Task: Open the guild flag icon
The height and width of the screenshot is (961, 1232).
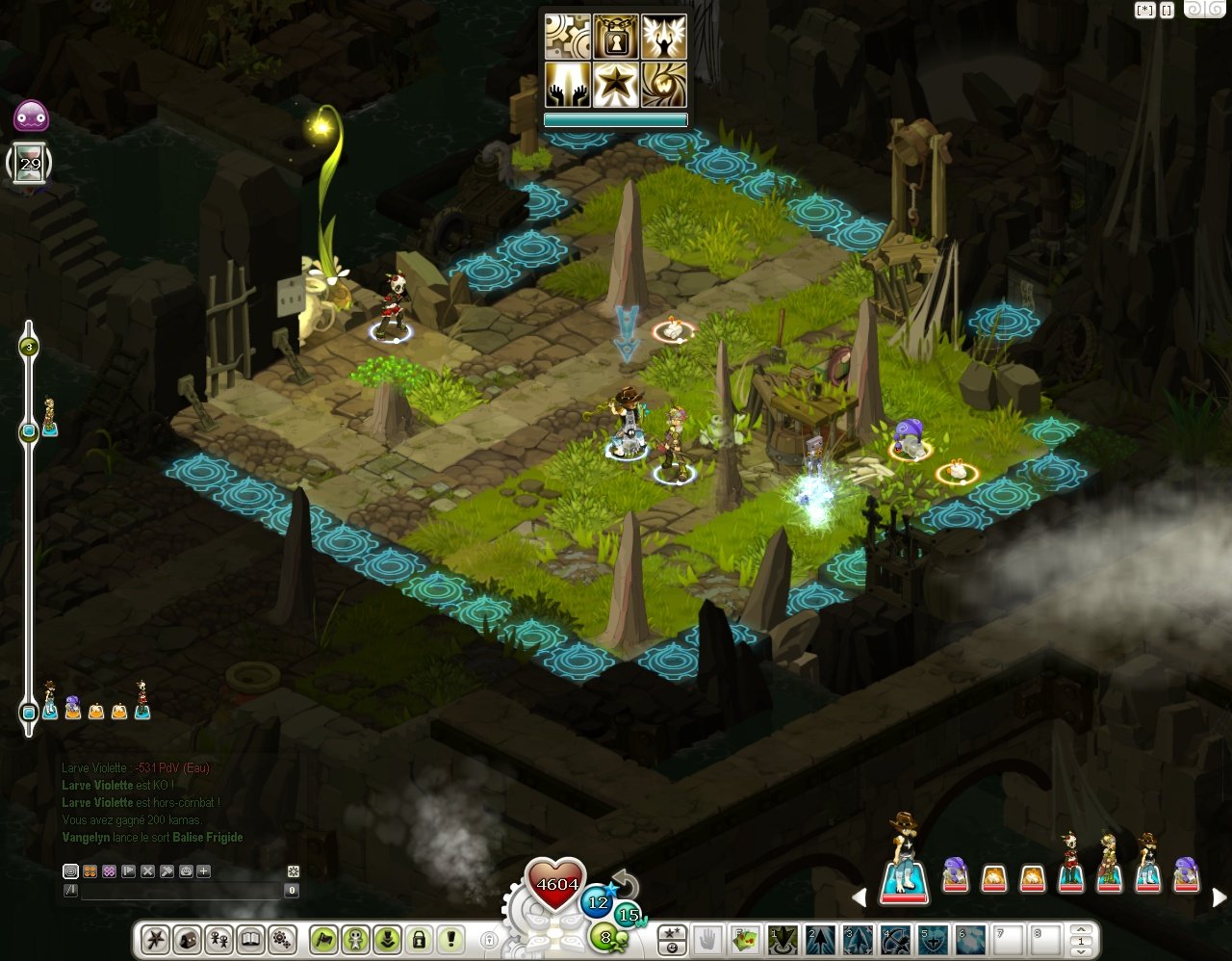Action: tap(324, 942)
